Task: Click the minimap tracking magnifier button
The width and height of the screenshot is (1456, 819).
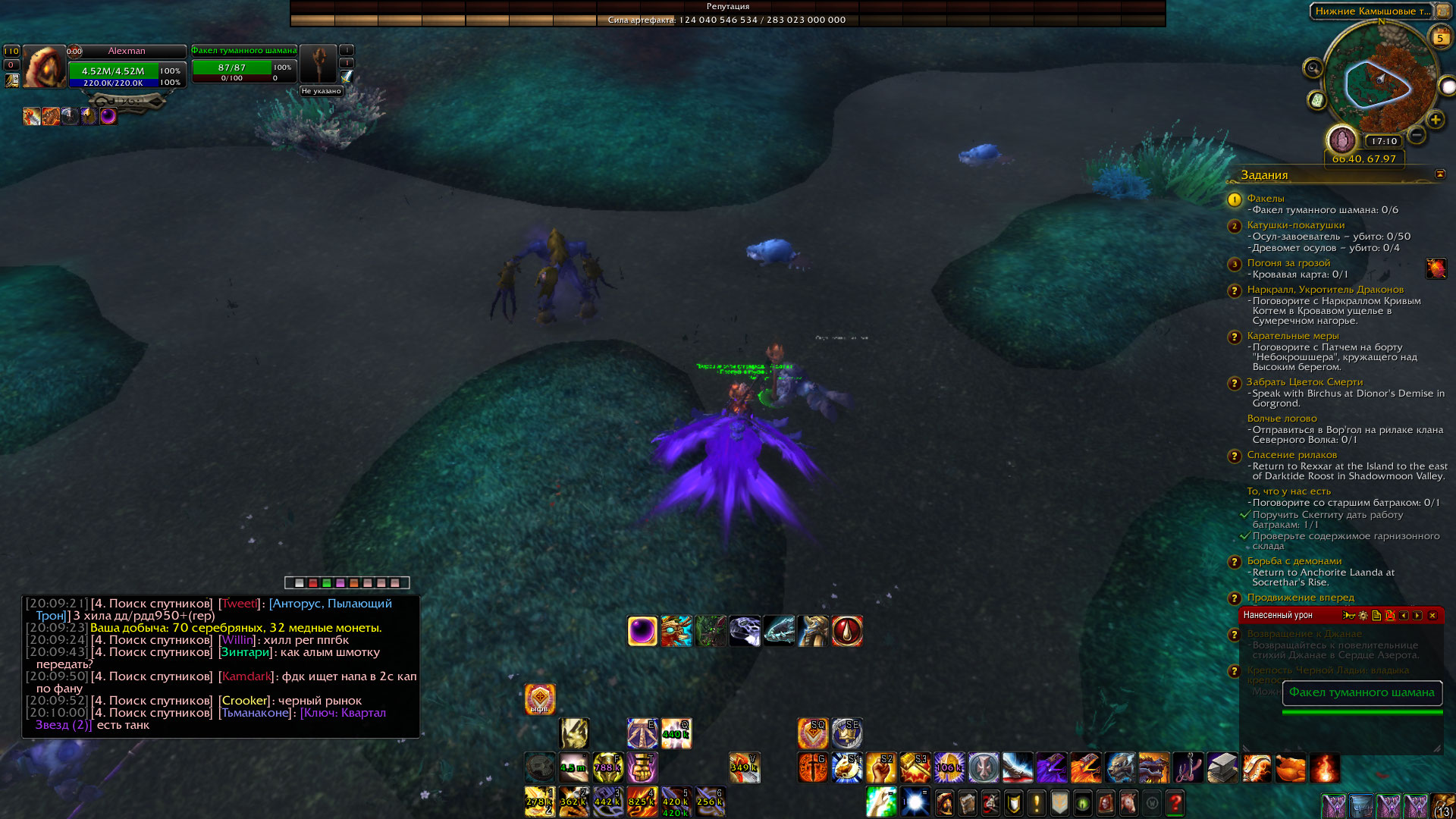Action: [1313, 69]
